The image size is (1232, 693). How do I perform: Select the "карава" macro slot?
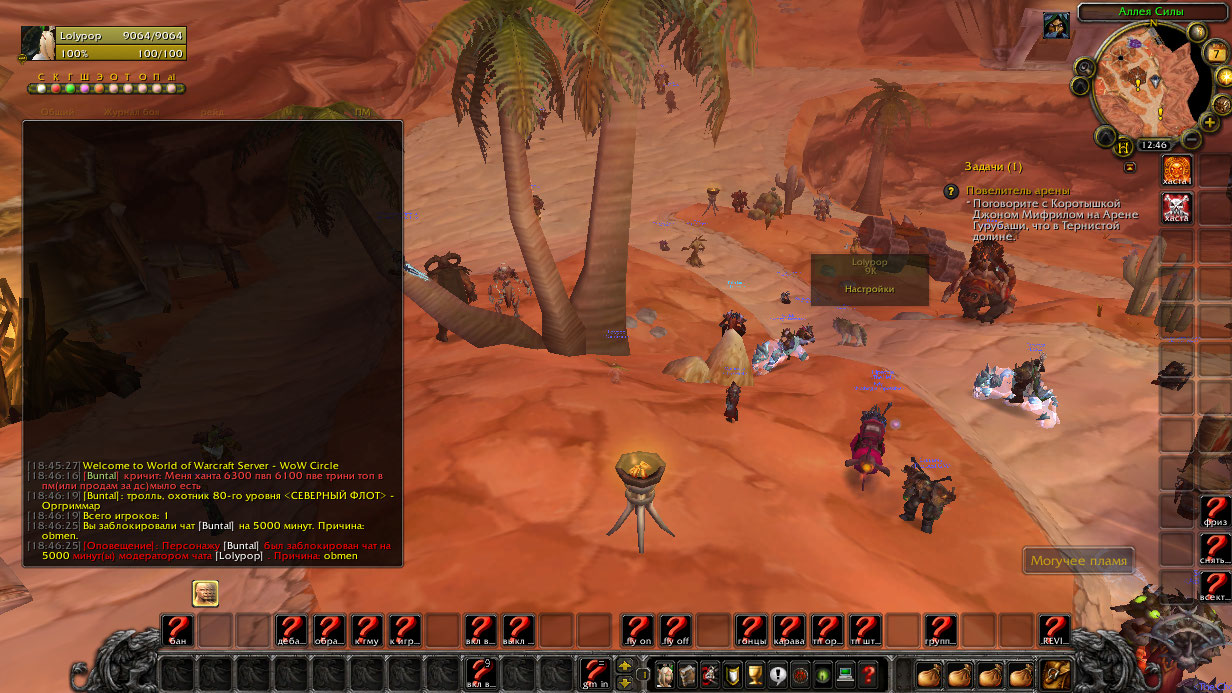click(x=789, y=630)
